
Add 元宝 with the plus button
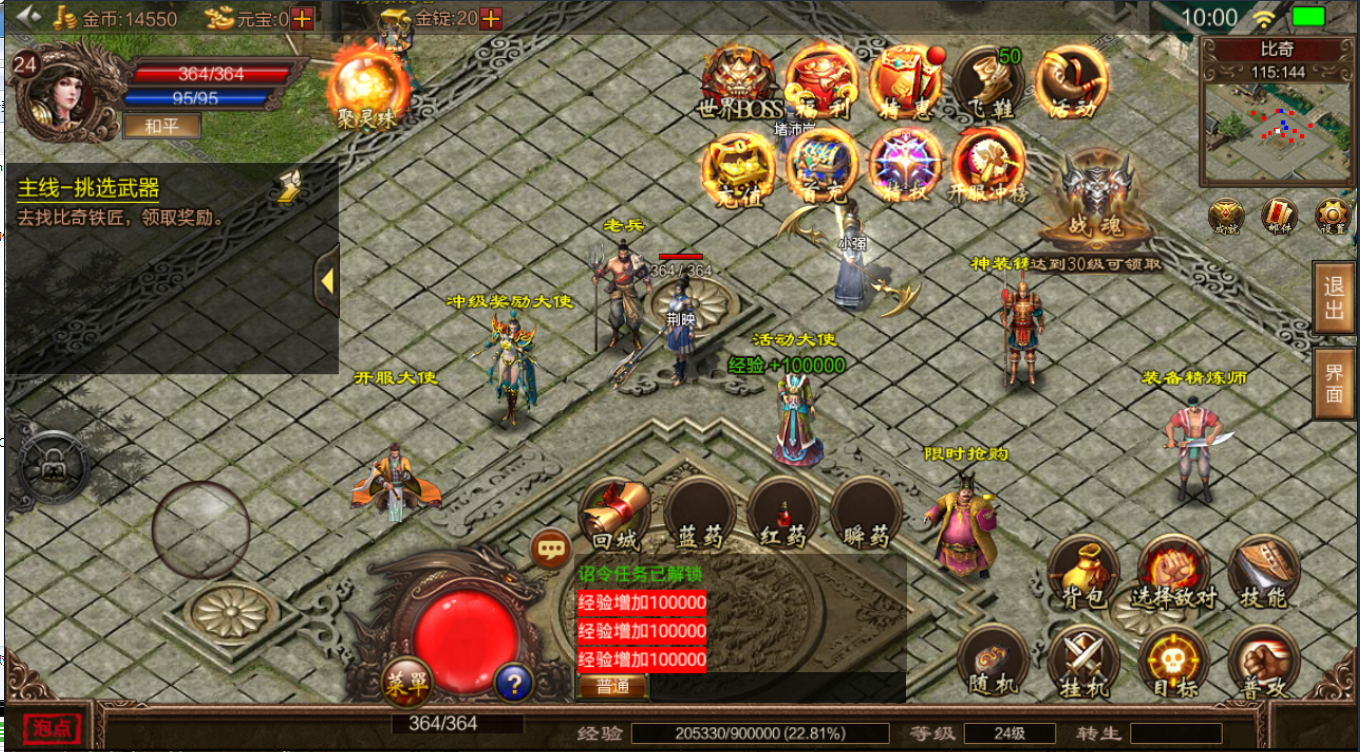302,18
